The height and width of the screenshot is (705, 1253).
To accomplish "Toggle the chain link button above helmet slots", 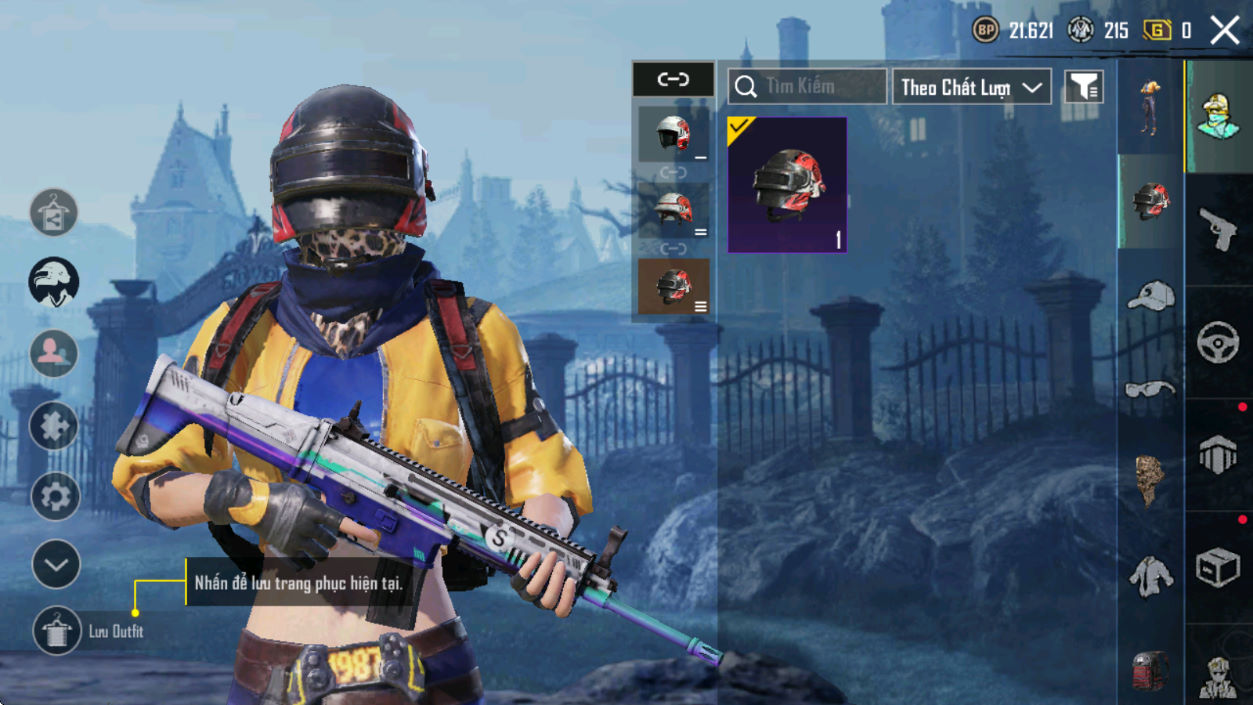I will (x=673, y=79).
